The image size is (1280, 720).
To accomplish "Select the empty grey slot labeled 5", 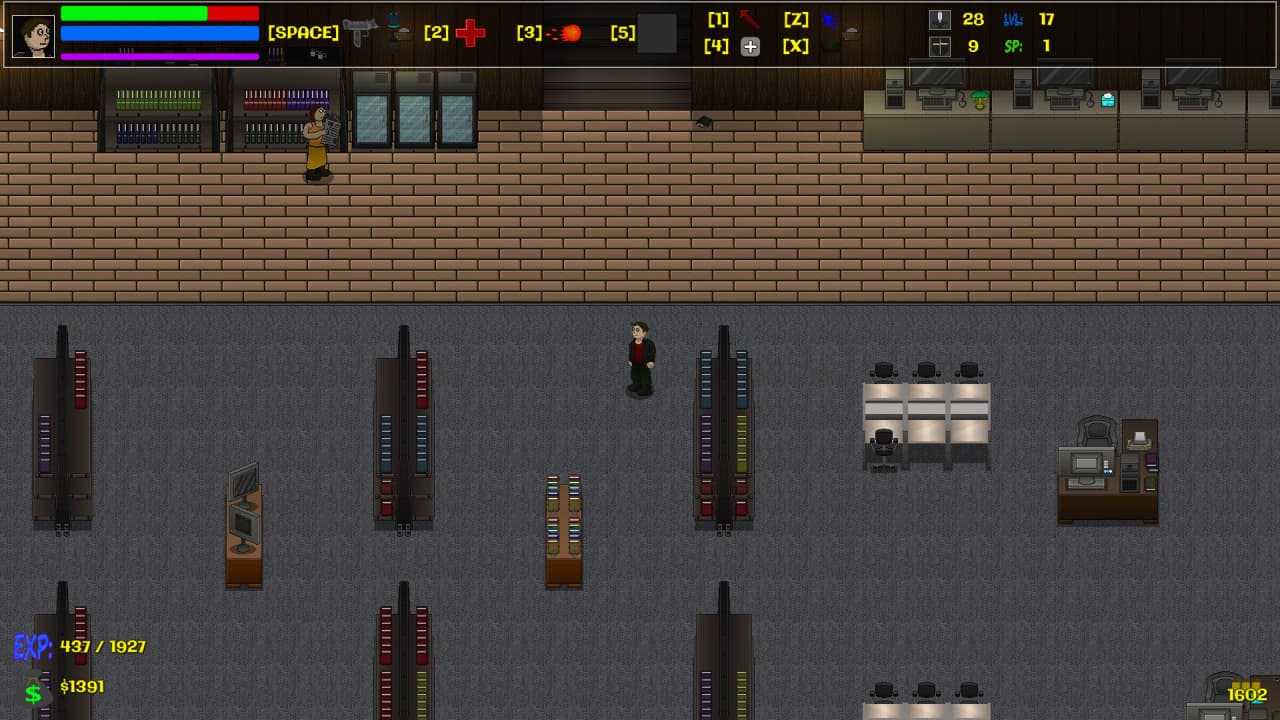I will (x=657, y=33).
